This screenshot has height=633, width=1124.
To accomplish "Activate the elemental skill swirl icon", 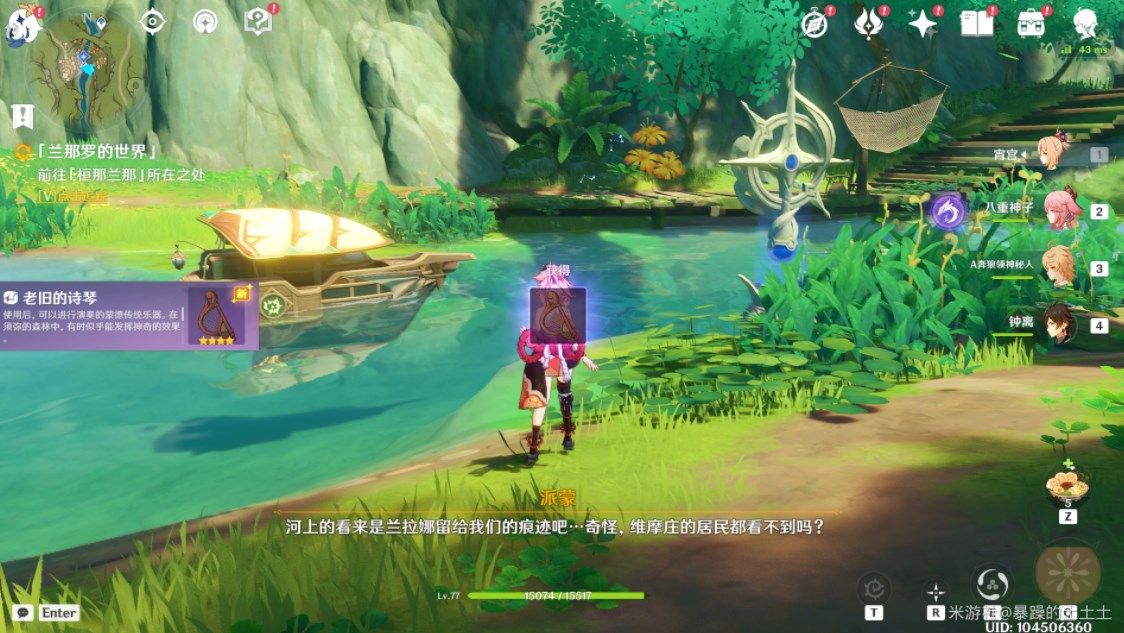I will (x=993, y=584).
